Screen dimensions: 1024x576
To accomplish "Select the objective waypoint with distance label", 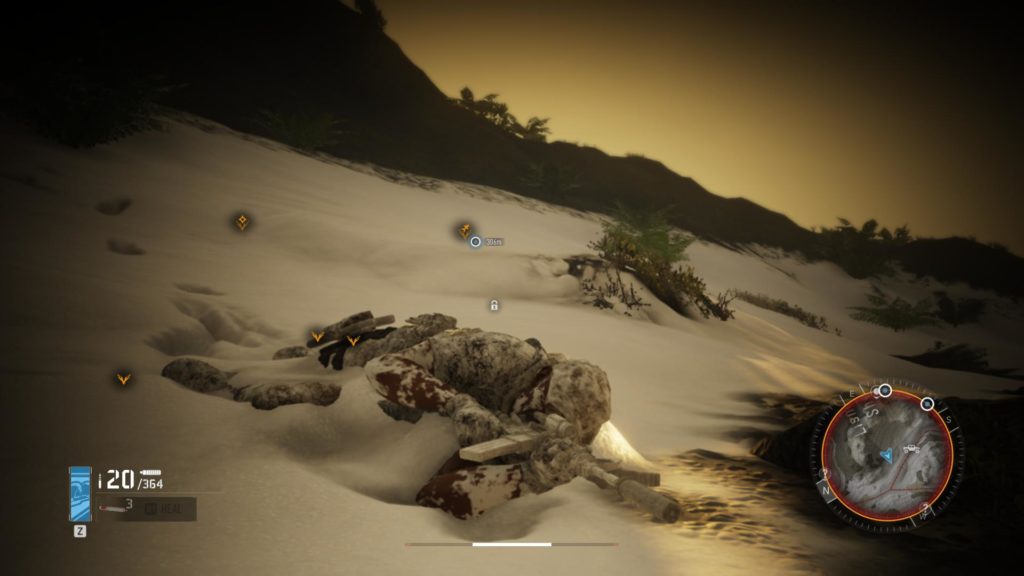I will tap(476, 241).
